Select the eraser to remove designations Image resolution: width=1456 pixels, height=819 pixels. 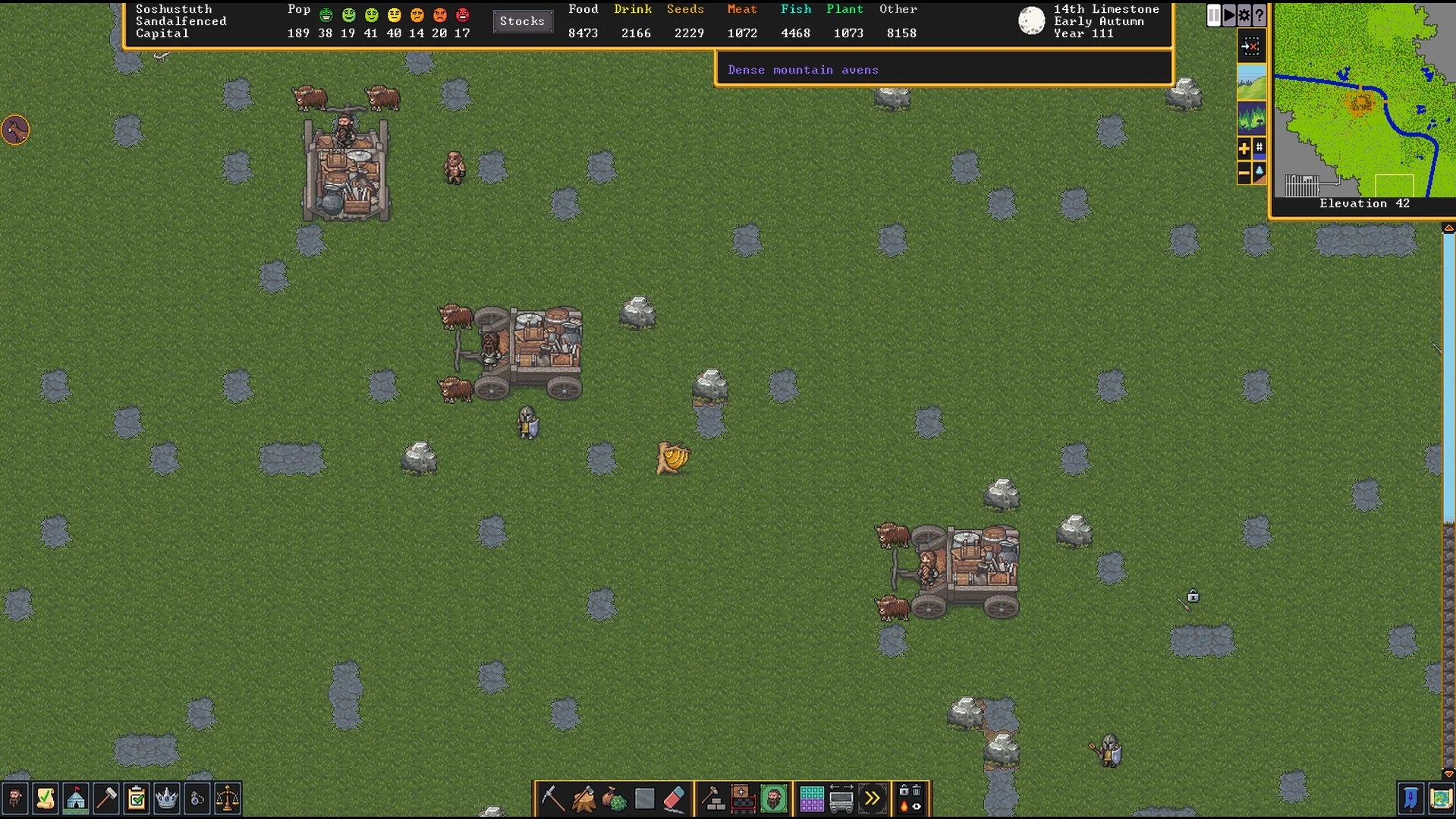674,799
